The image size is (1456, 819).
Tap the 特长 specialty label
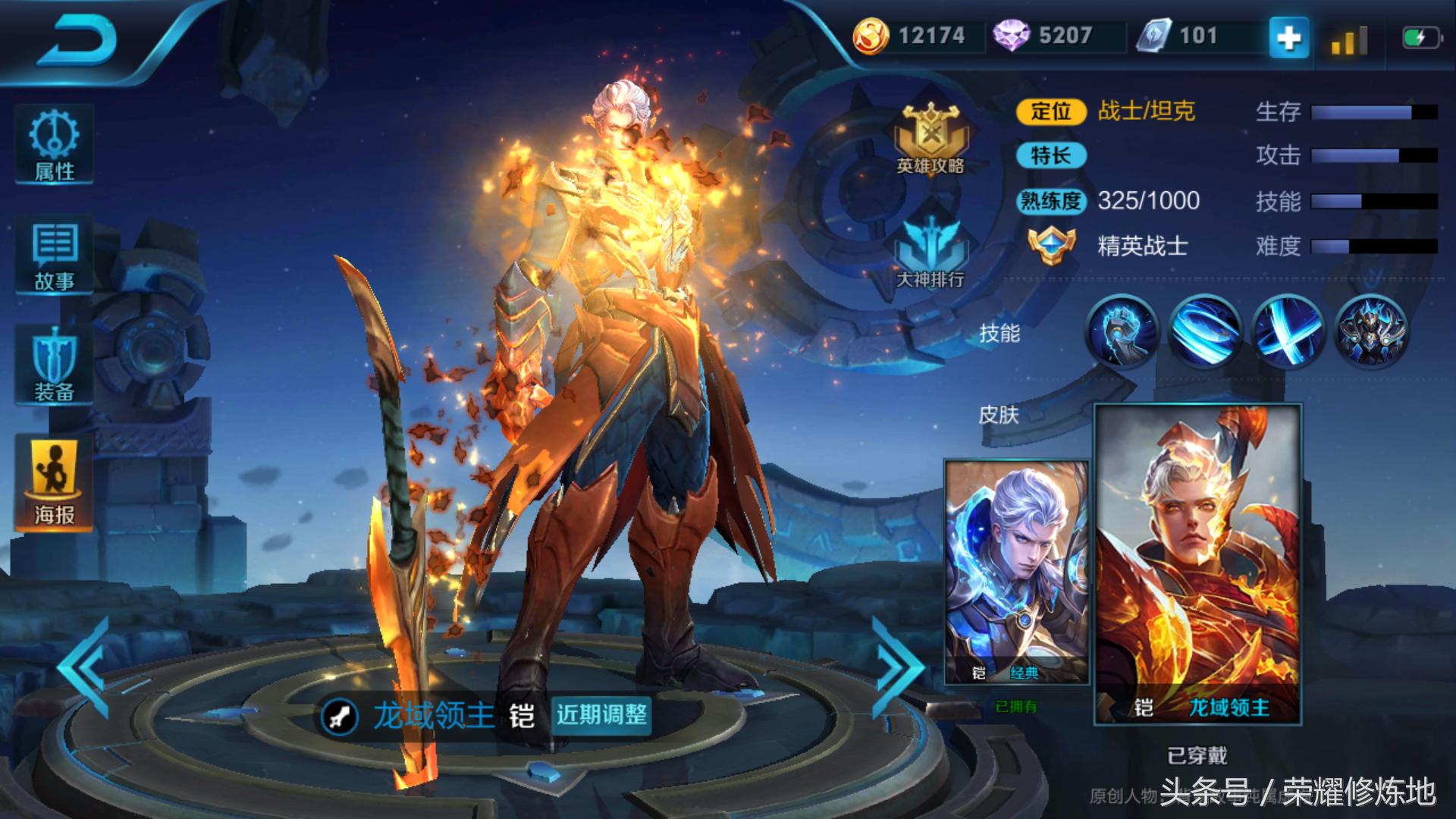[x=1050, y=156]
